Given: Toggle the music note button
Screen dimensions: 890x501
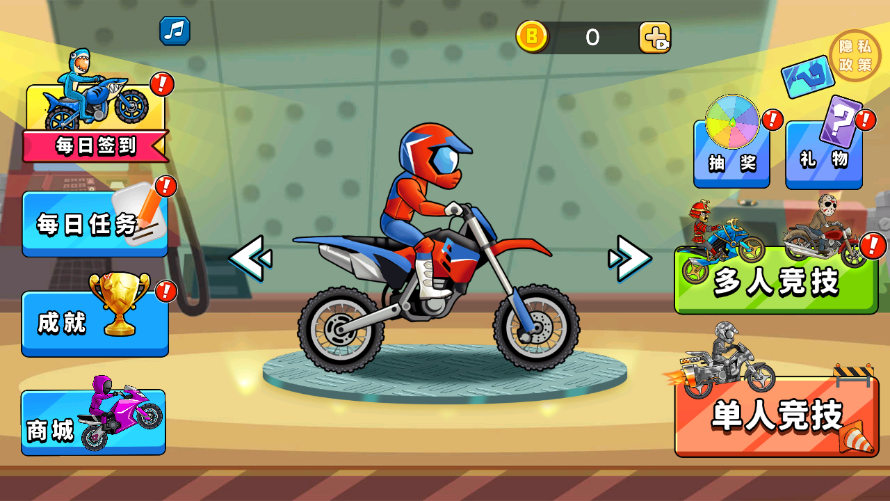Looking at the screenshot, I should [175, 31].
